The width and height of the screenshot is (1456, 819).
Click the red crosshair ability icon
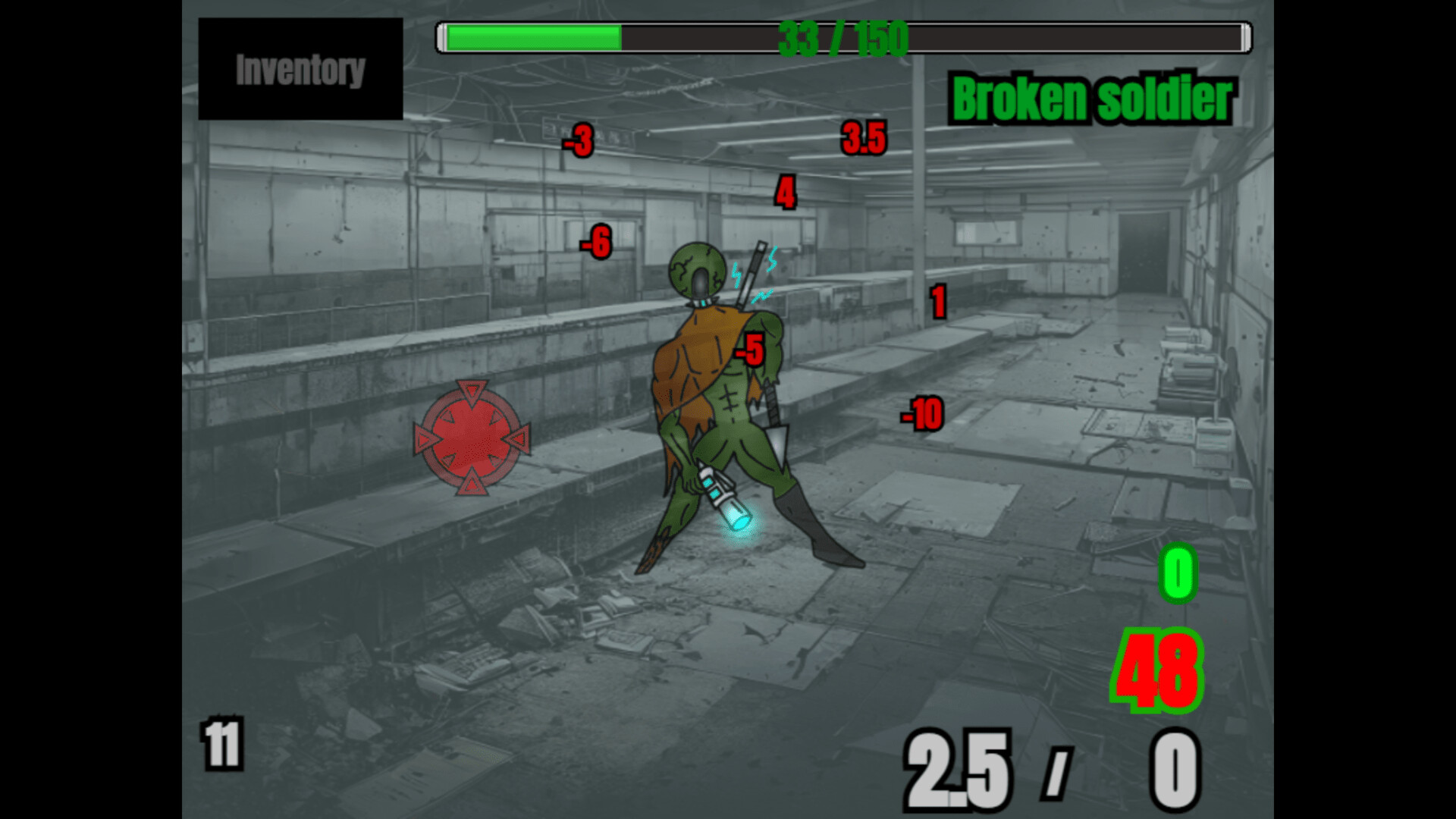pos(472,438)
